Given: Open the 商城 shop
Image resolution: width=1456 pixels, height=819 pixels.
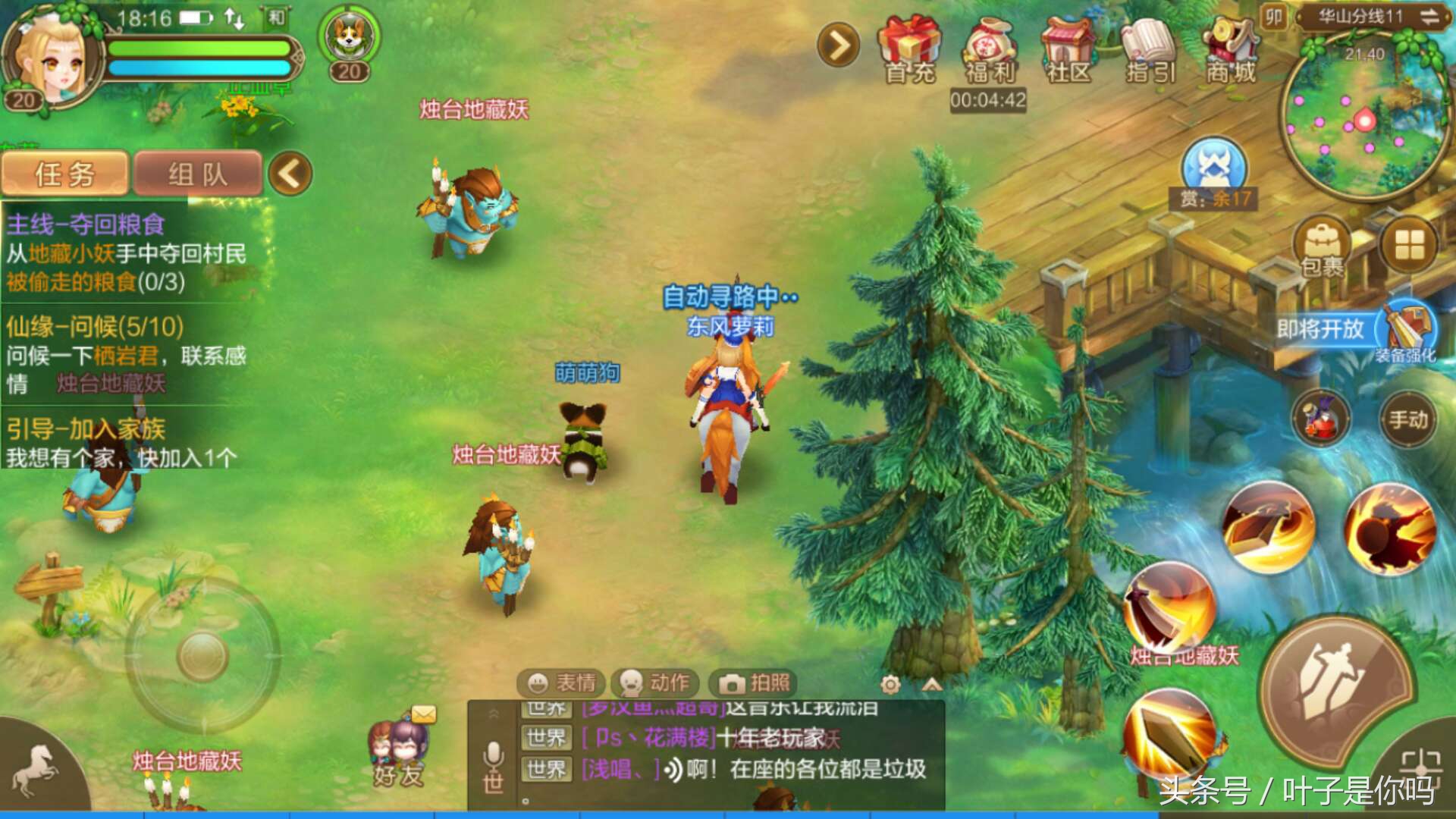Looking at the screenshot, I should coord(1231,49).
